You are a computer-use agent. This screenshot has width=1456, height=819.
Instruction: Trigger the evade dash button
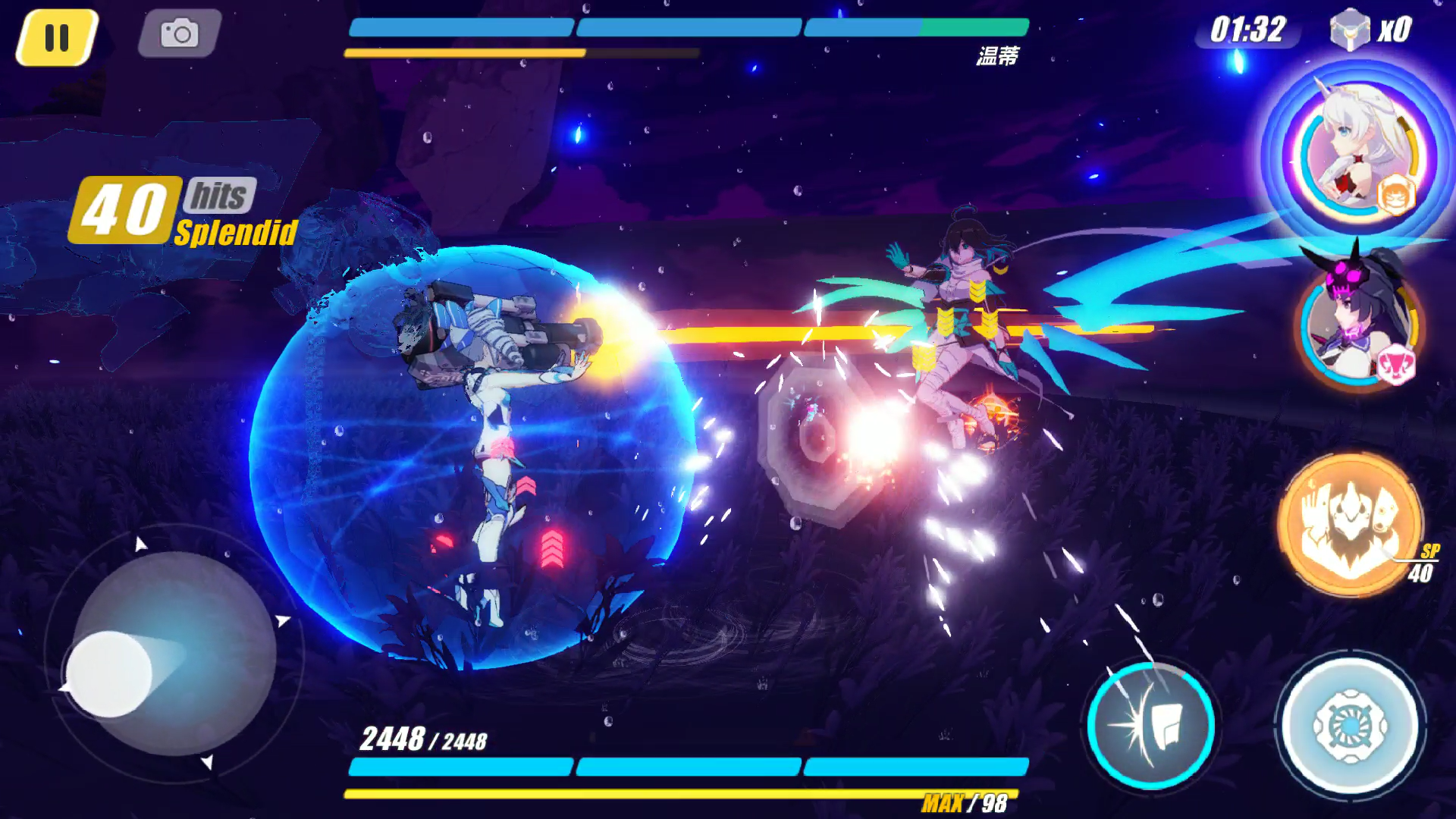click(1151, 726)
